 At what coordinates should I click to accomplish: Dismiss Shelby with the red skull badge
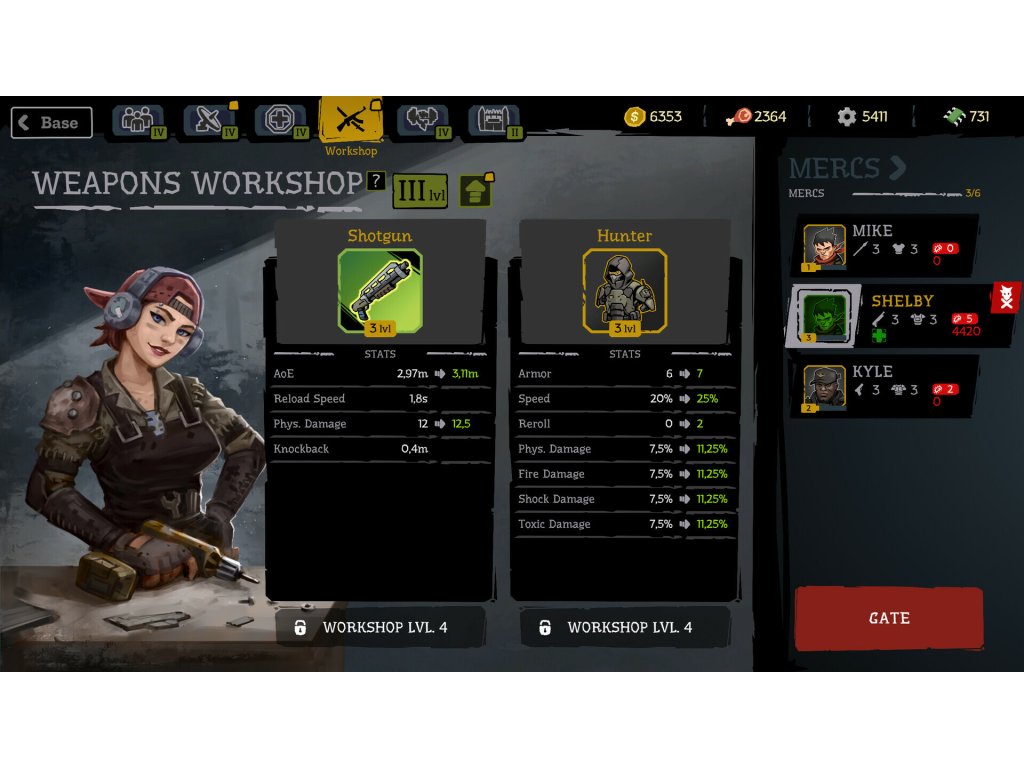pos(1005,297)
